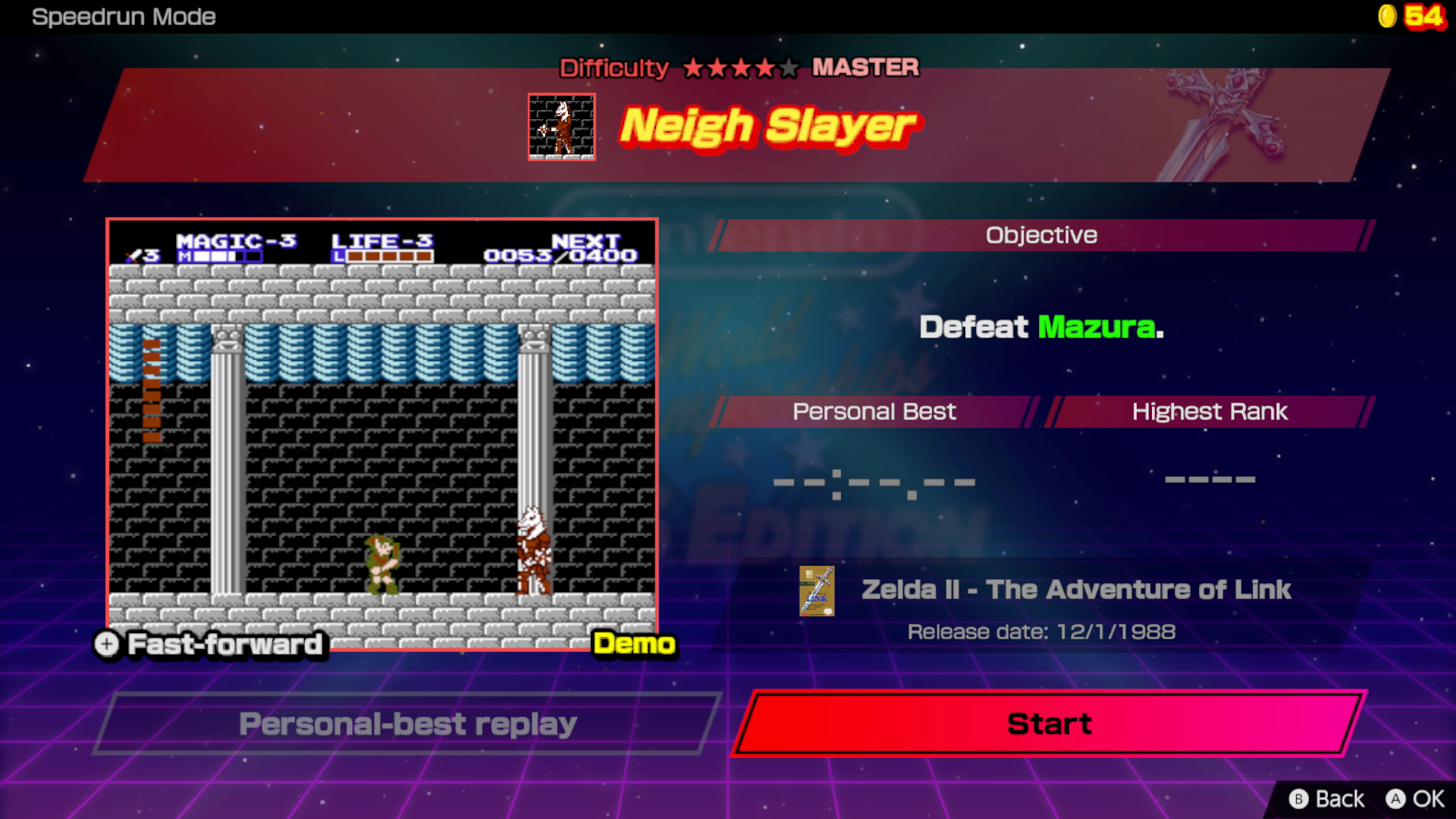Click the Zelda II box art
The image size is (1456, 819).
(x=817, y=591)
